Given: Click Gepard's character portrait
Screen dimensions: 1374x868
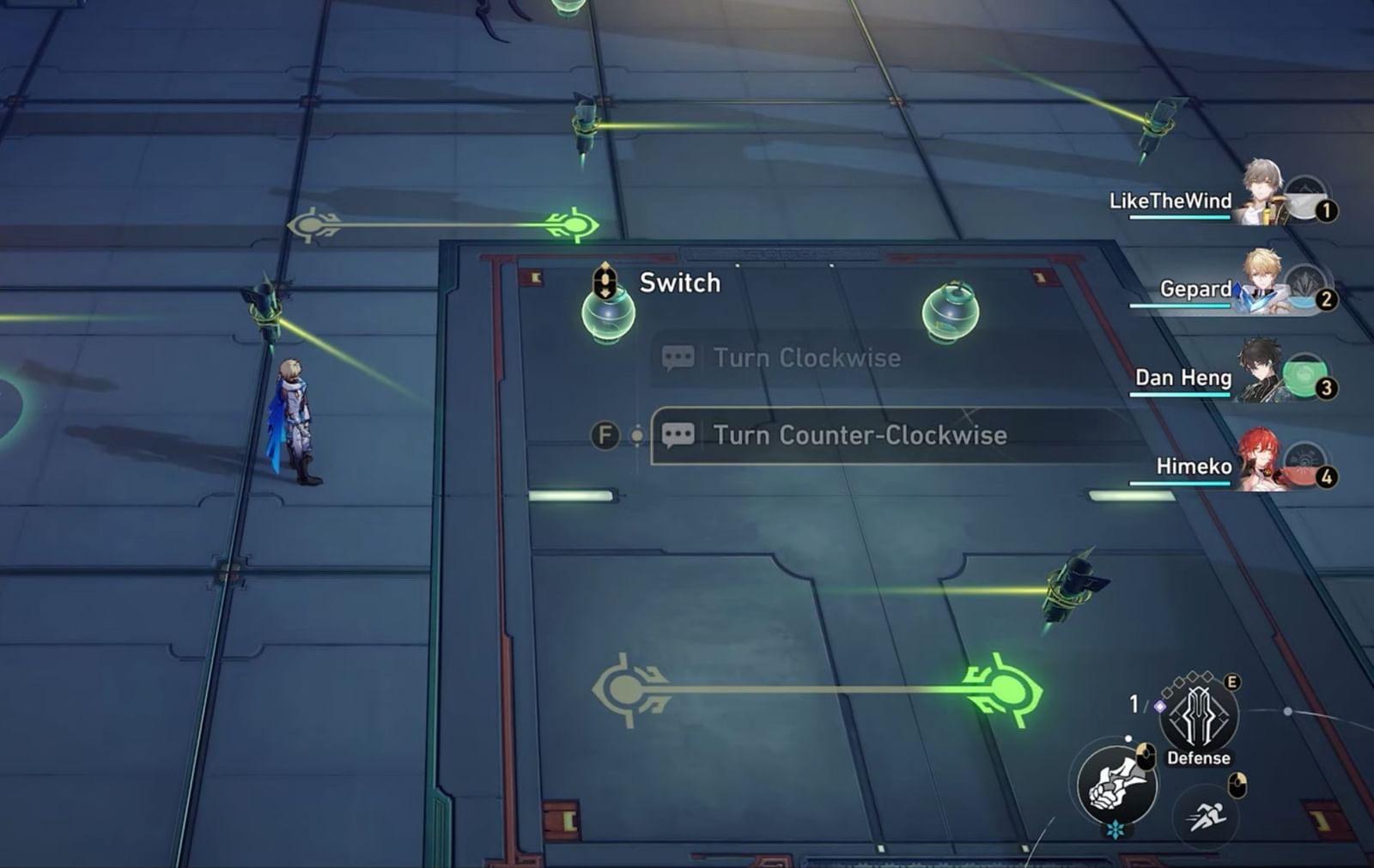Looking at the screenshot, I should coord(1262,279).
